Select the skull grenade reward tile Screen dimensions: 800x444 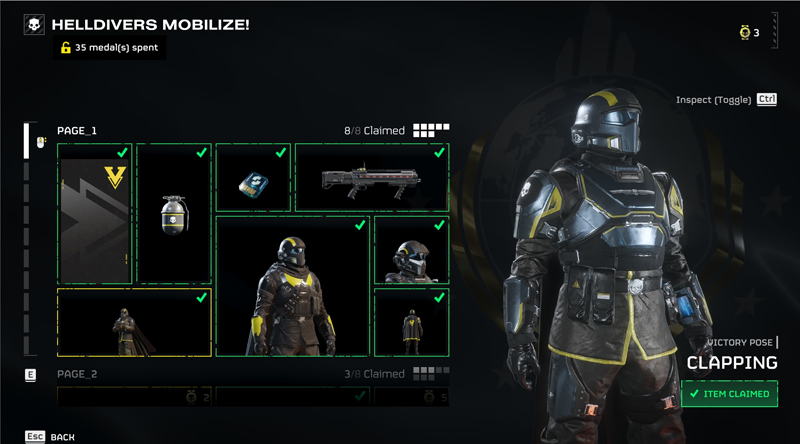(x=174, y=213)
